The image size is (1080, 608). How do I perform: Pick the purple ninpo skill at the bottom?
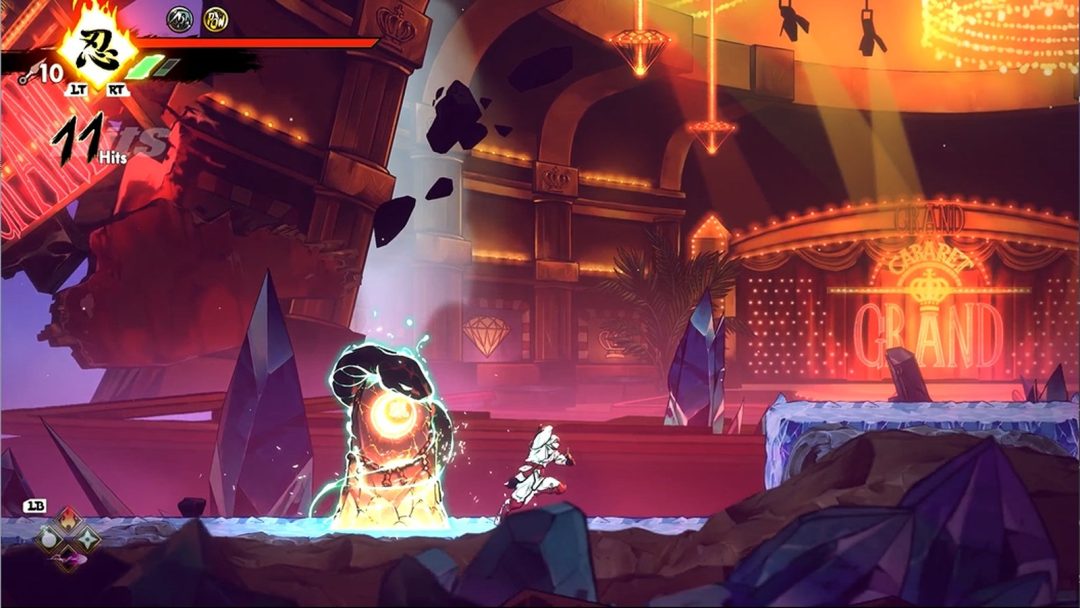[68, 559]
